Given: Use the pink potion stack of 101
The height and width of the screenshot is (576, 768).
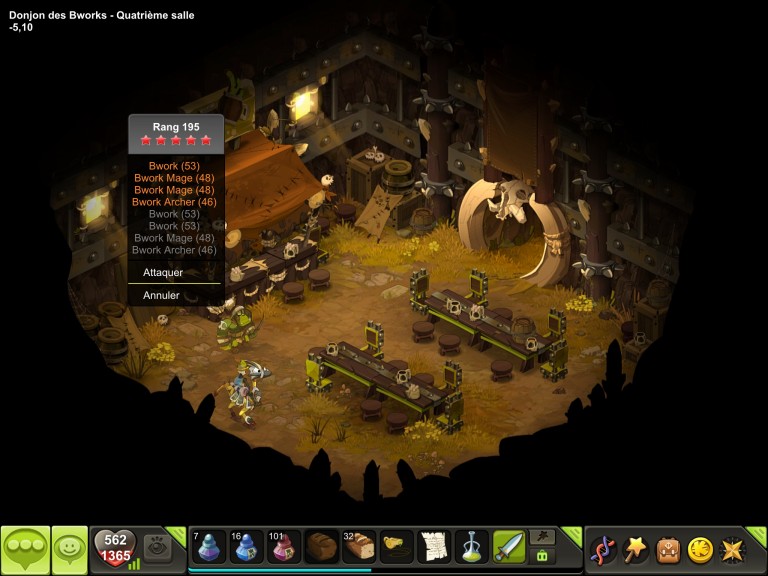Looking at the screenshot, I should click(x=284, y=547).
